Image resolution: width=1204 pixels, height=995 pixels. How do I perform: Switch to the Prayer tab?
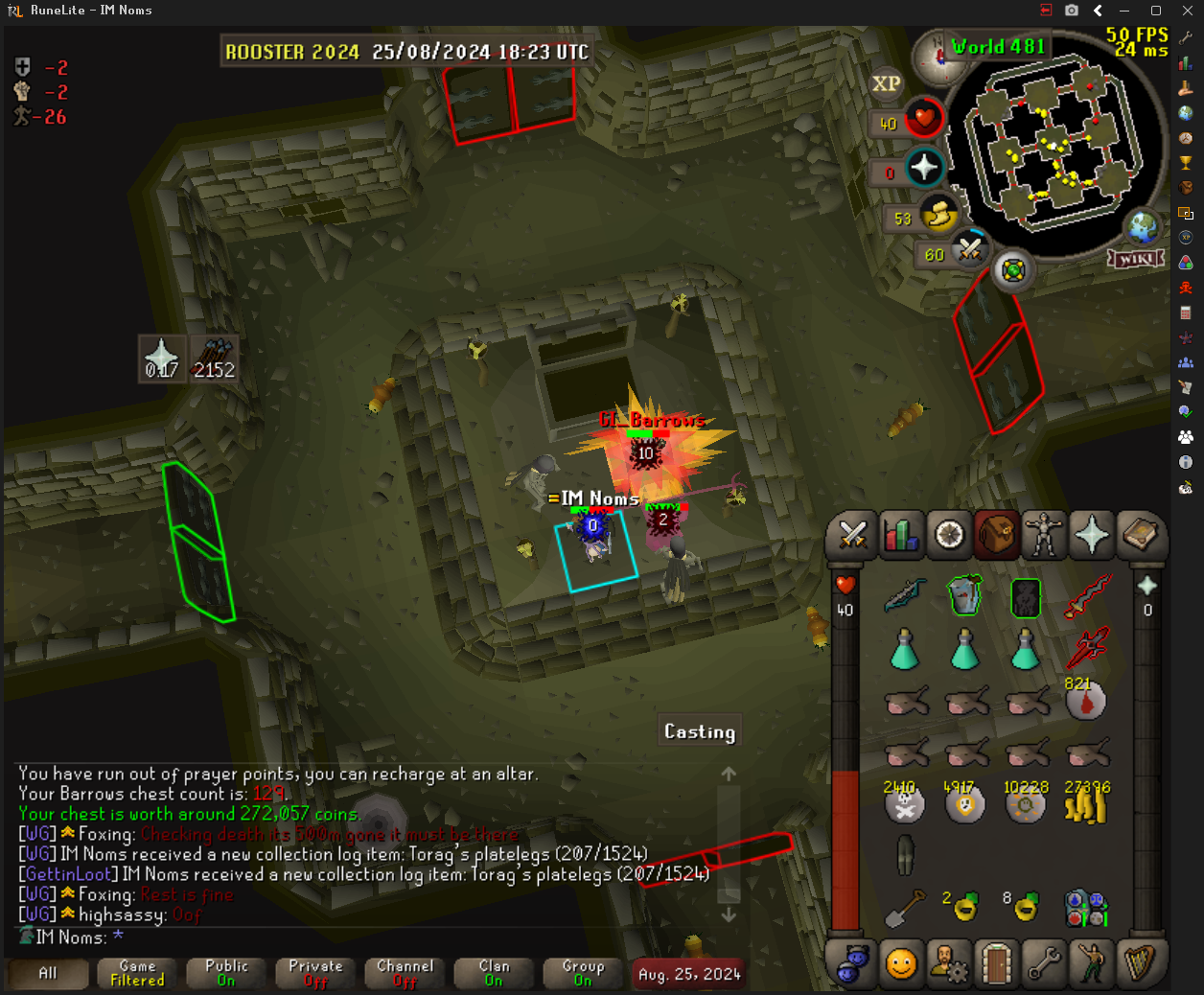pyautogui.click(x=1092, y=535)
